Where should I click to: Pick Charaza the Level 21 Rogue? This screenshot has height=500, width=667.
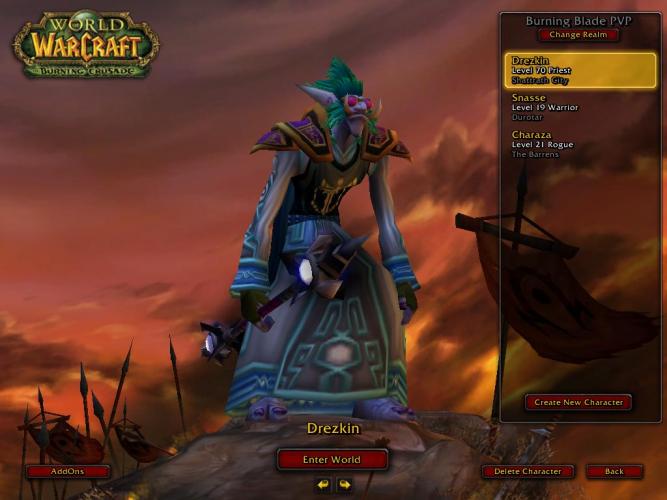tap(580, 144)
